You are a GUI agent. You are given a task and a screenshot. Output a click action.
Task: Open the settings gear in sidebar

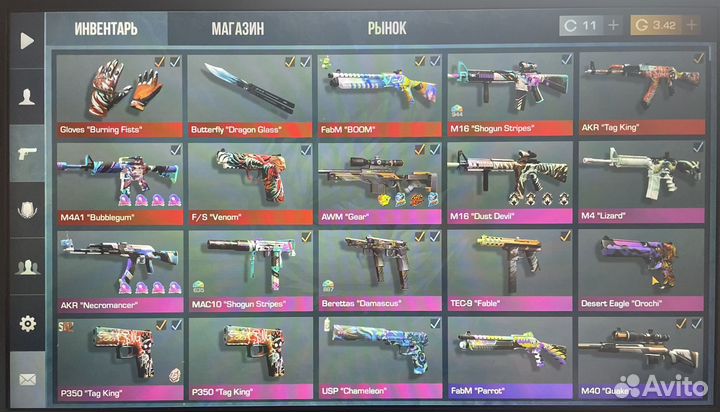coord(27,324)
